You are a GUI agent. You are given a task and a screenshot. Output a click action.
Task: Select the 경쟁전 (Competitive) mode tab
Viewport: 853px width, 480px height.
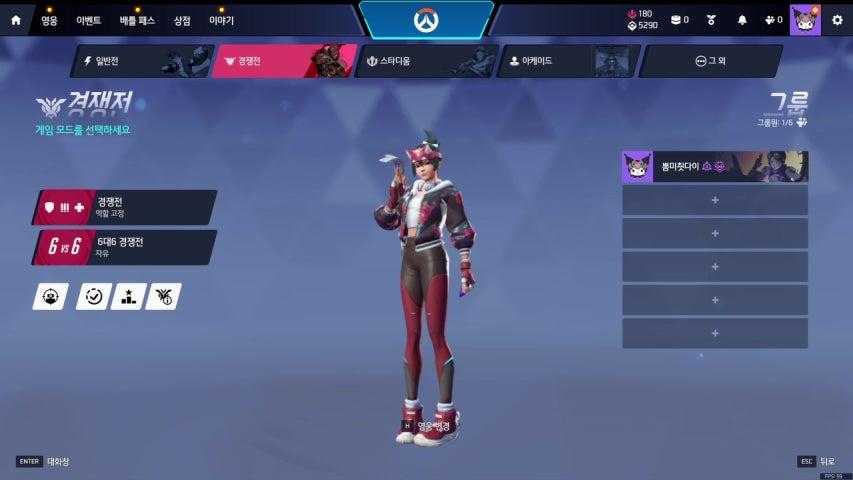[283, 61]
